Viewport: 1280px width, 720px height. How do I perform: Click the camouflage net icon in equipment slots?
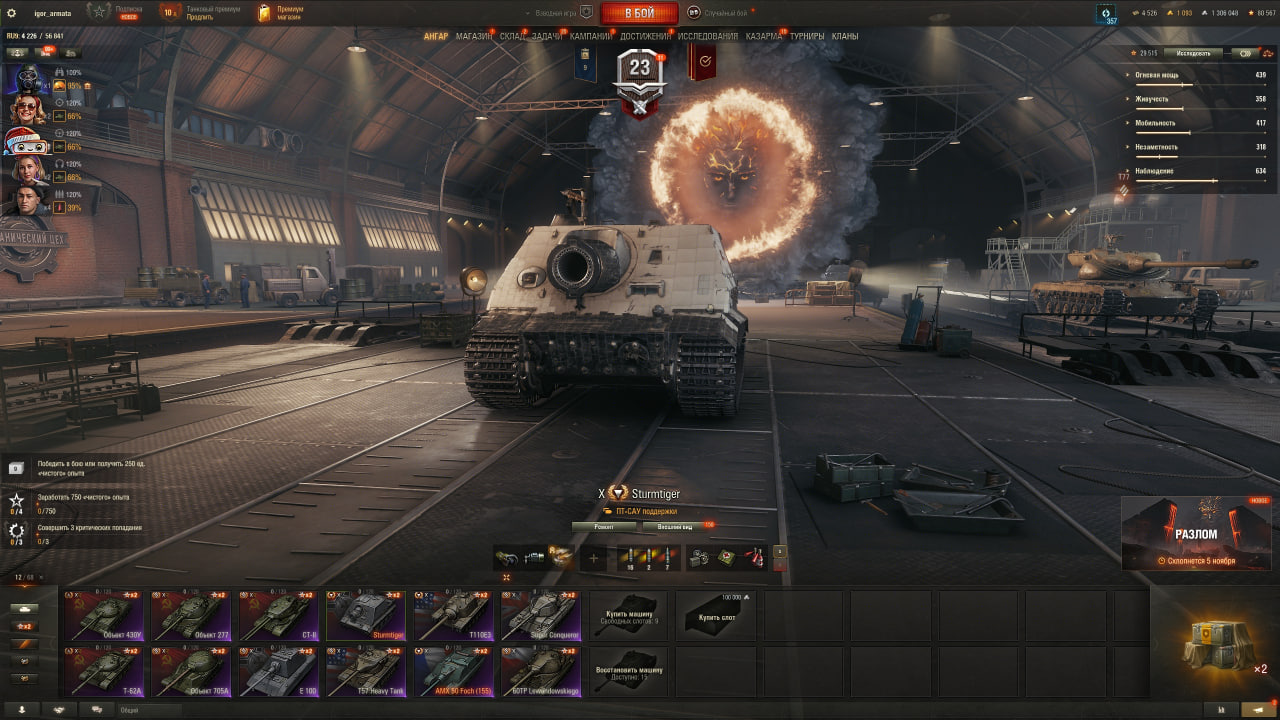pyautogui.click(x=505, y=556)
